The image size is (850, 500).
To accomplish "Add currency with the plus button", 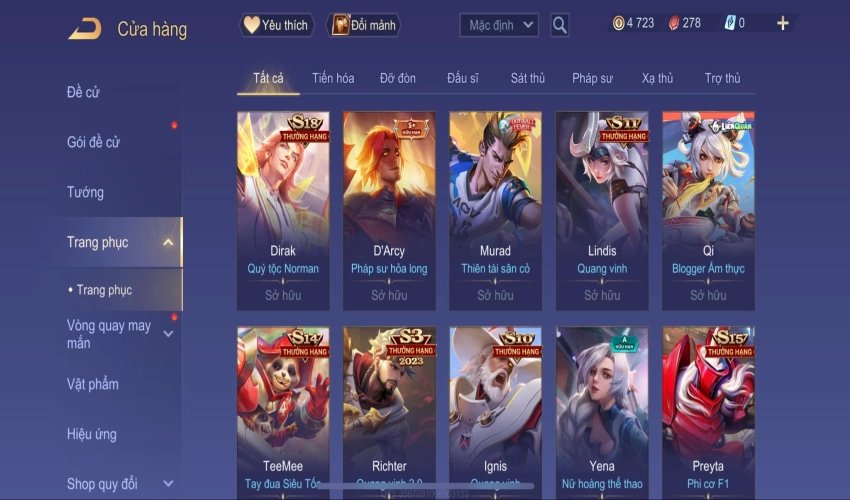I will coord(782,23).
